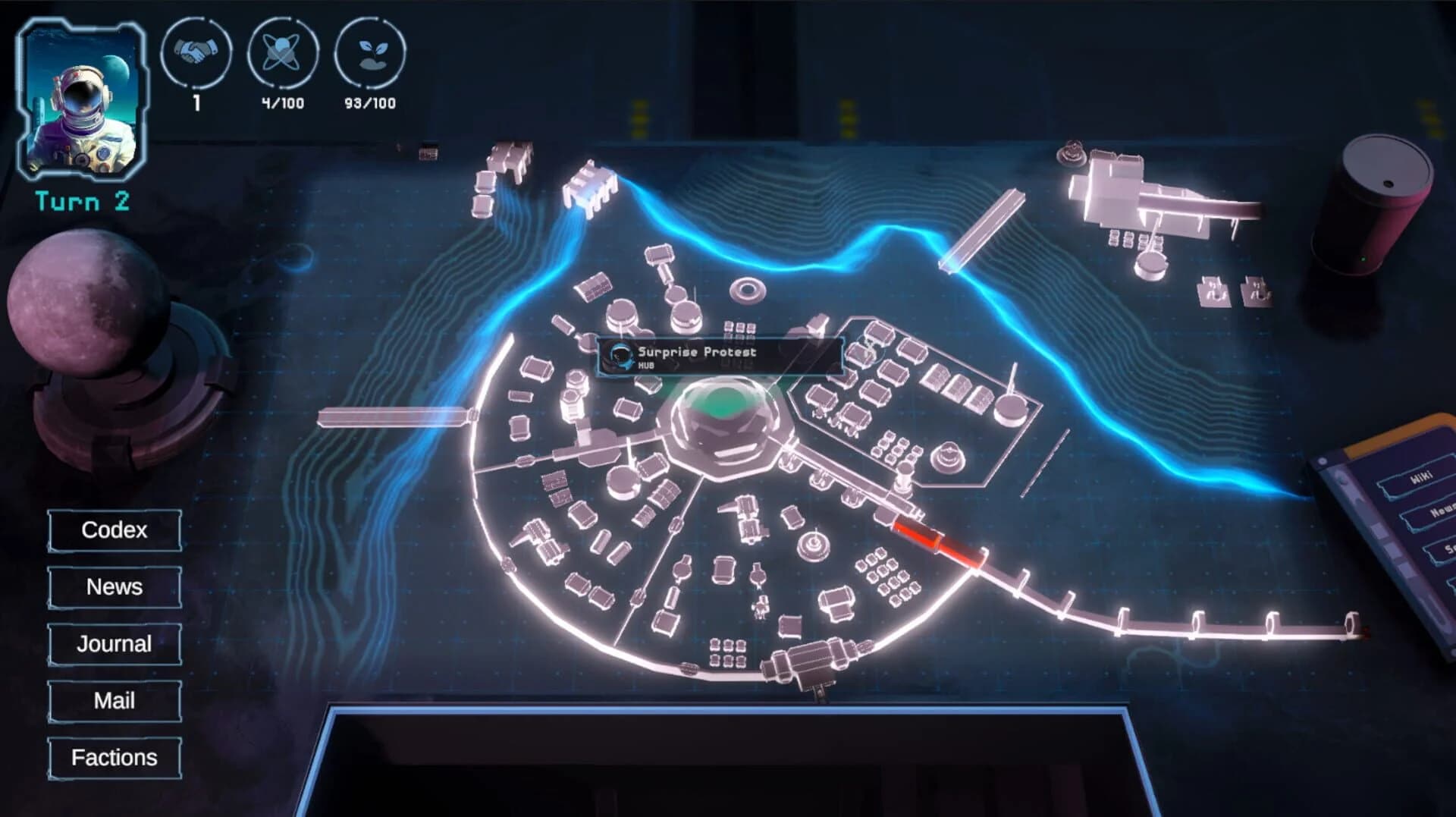
Task: View the Journal
Action: [114, 644]
